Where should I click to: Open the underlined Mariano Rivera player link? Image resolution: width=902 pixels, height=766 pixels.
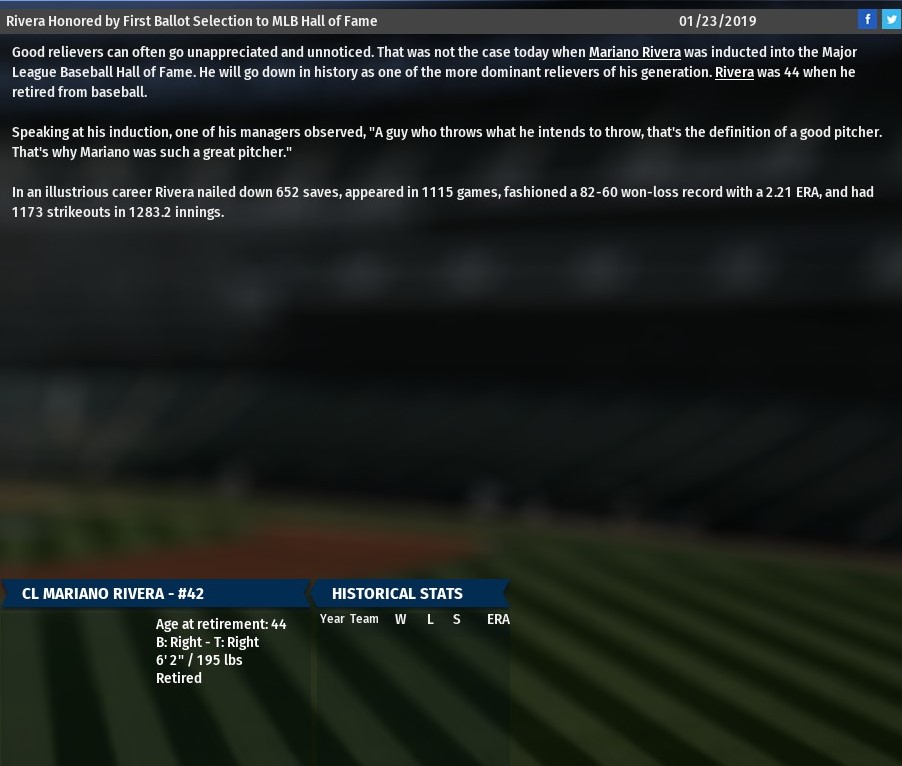click(634, 52)
